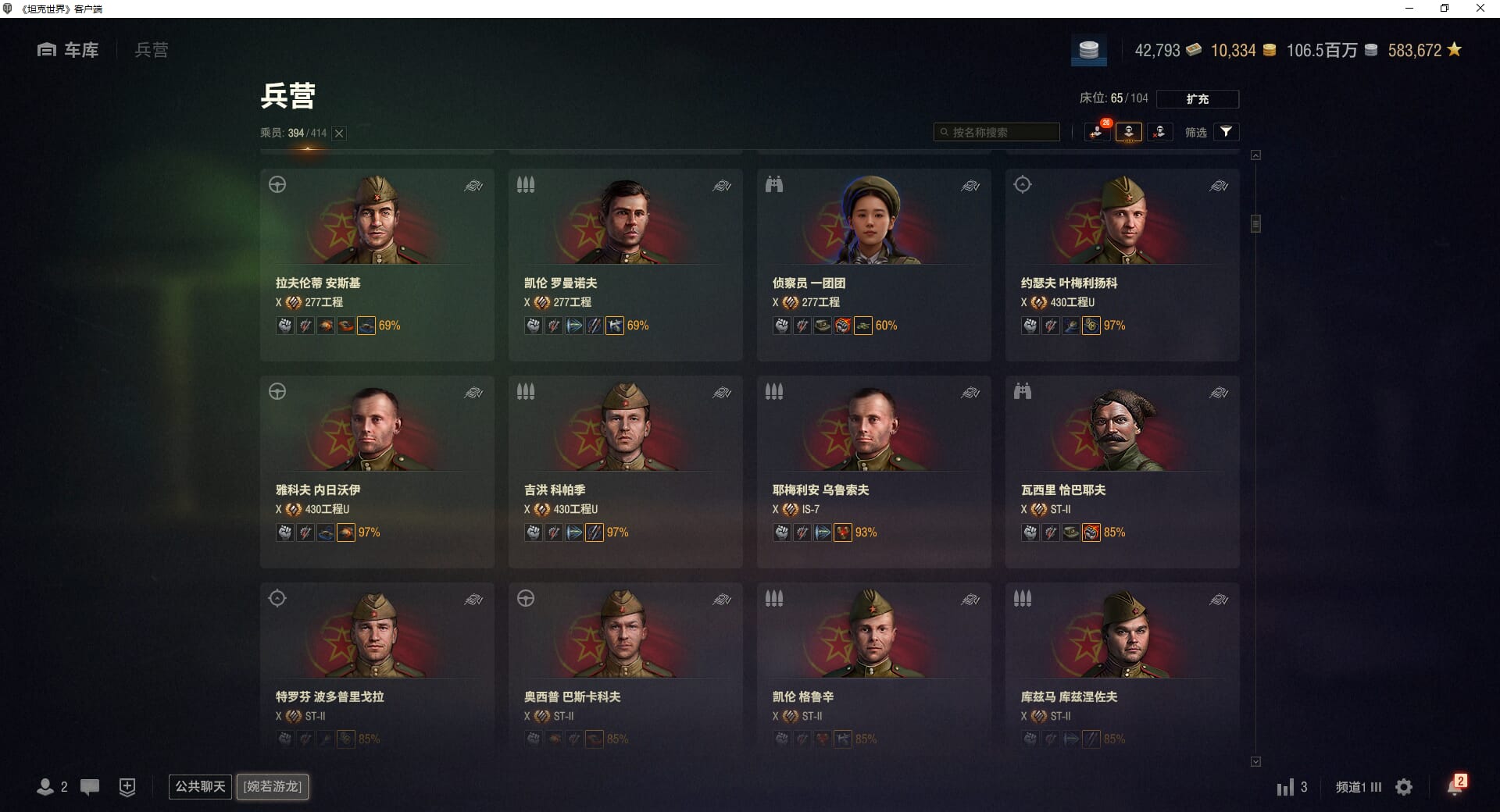Screen dimensions: 1500x812
Task: Open the 筛选 filter funnel
Action: pyautogui.click(x=1226, y=132)
